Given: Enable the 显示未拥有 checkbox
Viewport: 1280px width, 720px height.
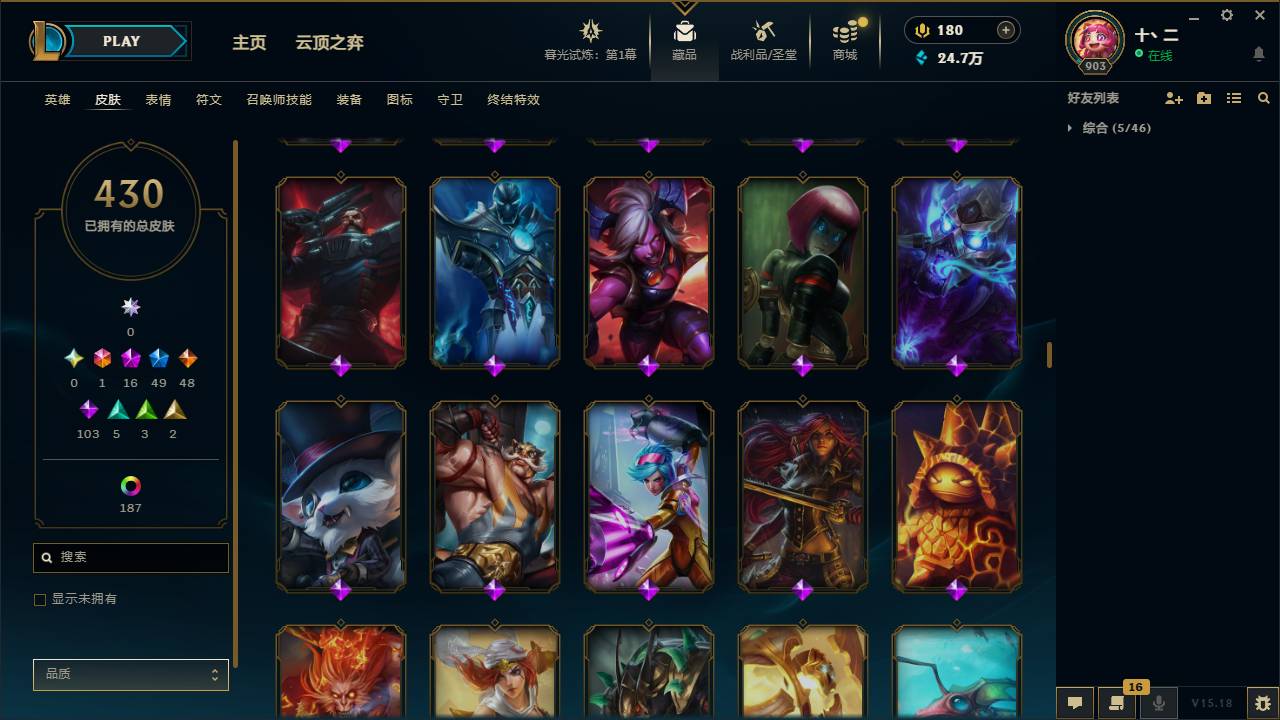Looking at the screenshot, I should click(40, 599).
